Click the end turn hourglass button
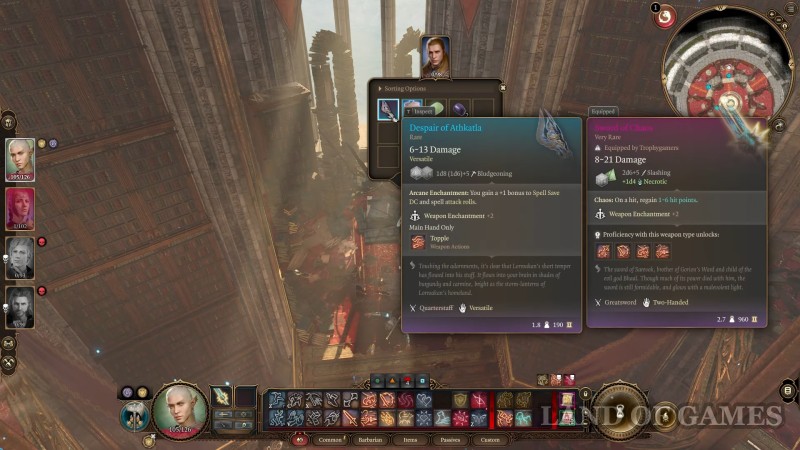 [617, 410]
